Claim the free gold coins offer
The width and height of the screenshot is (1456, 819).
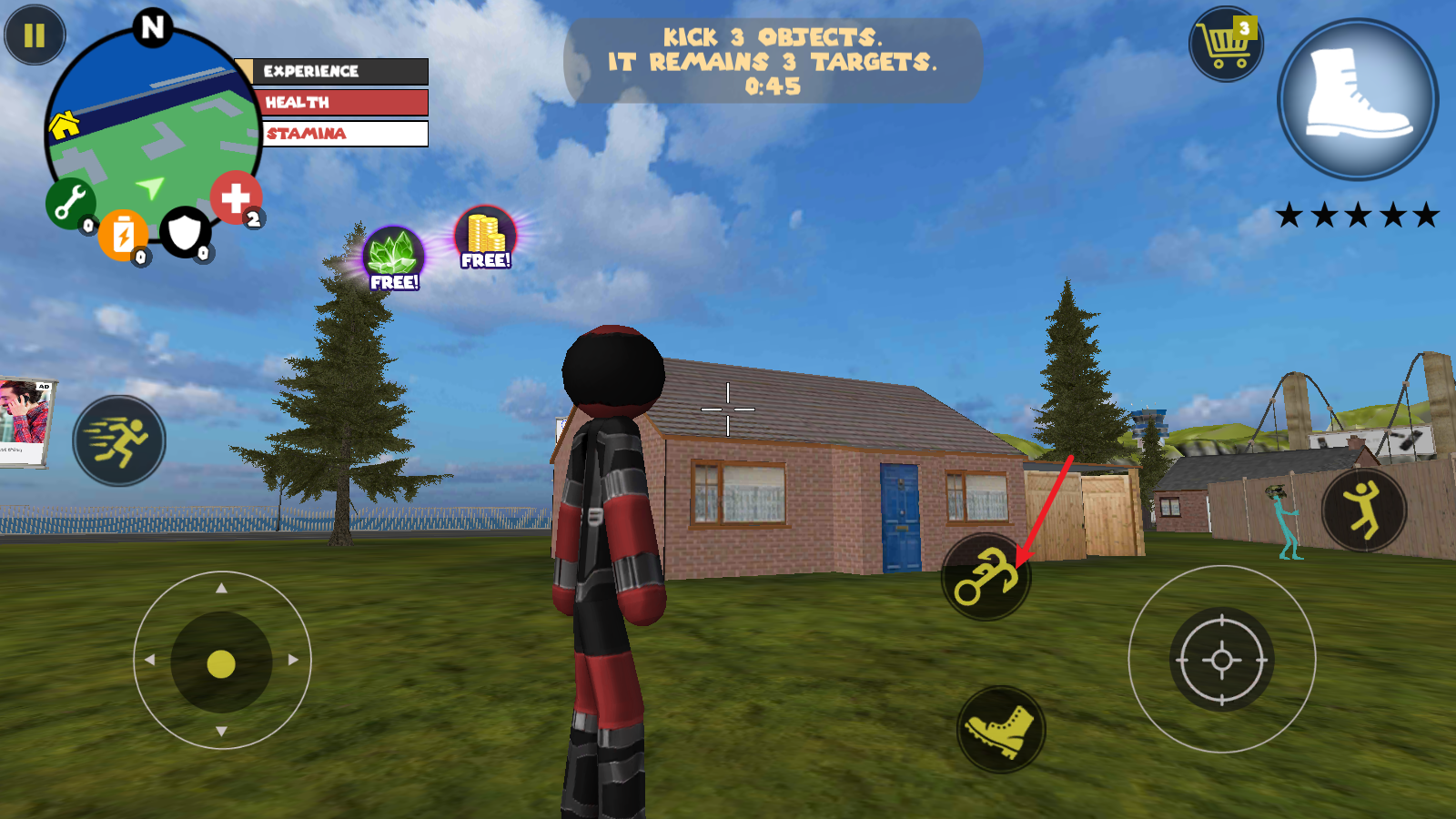click(485, 238)
